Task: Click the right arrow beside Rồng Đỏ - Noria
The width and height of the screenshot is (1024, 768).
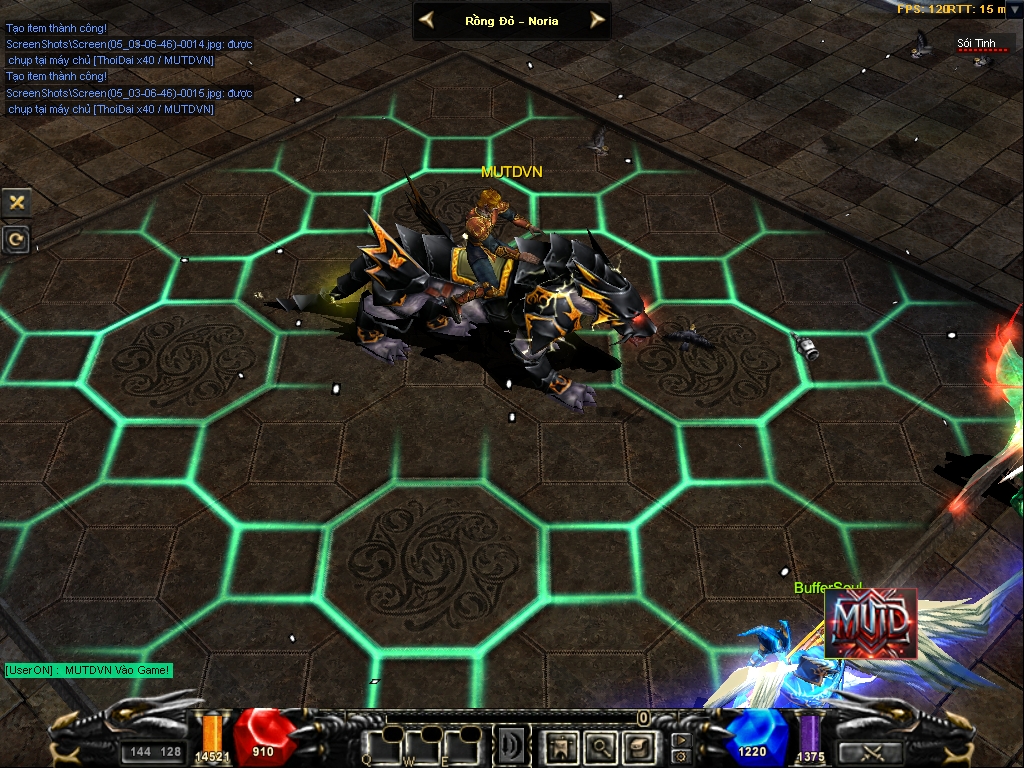Action: pyautogui.click(x=597, y=20)
